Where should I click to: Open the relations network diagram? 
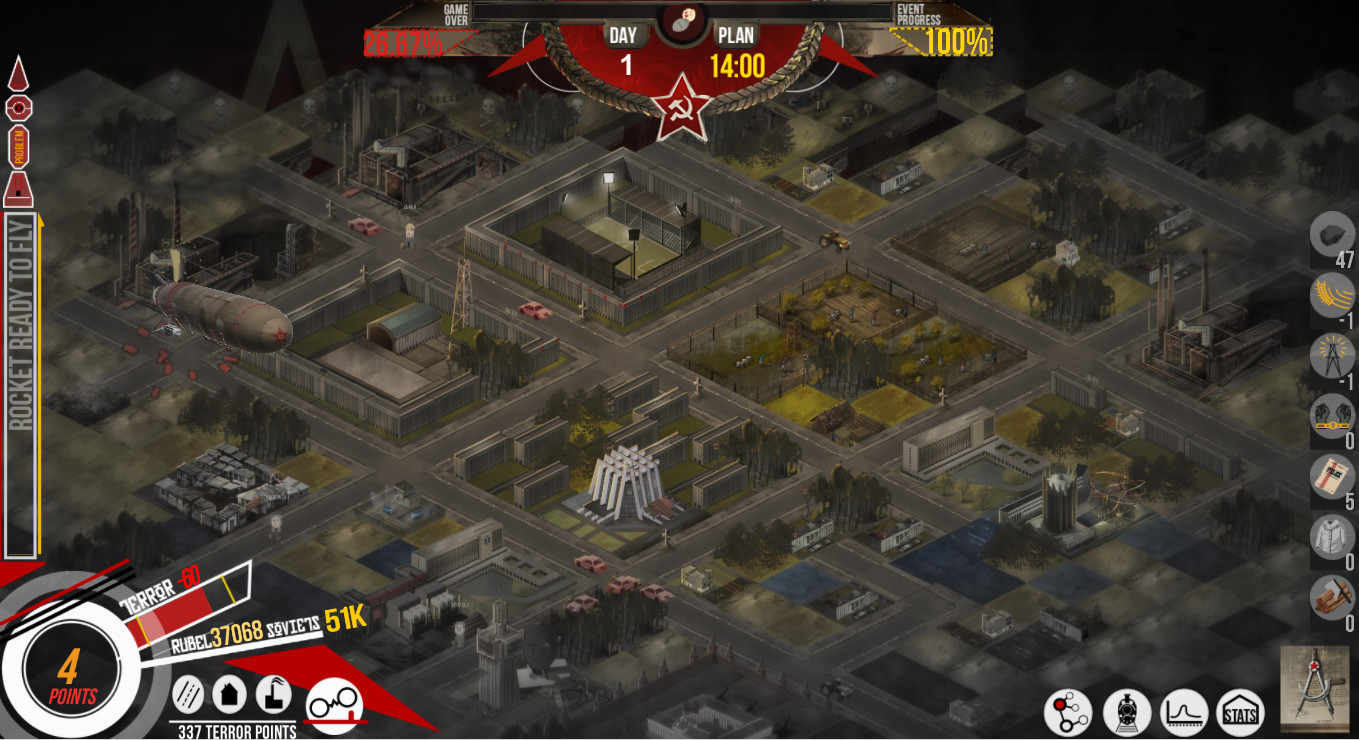point(1069,713)
